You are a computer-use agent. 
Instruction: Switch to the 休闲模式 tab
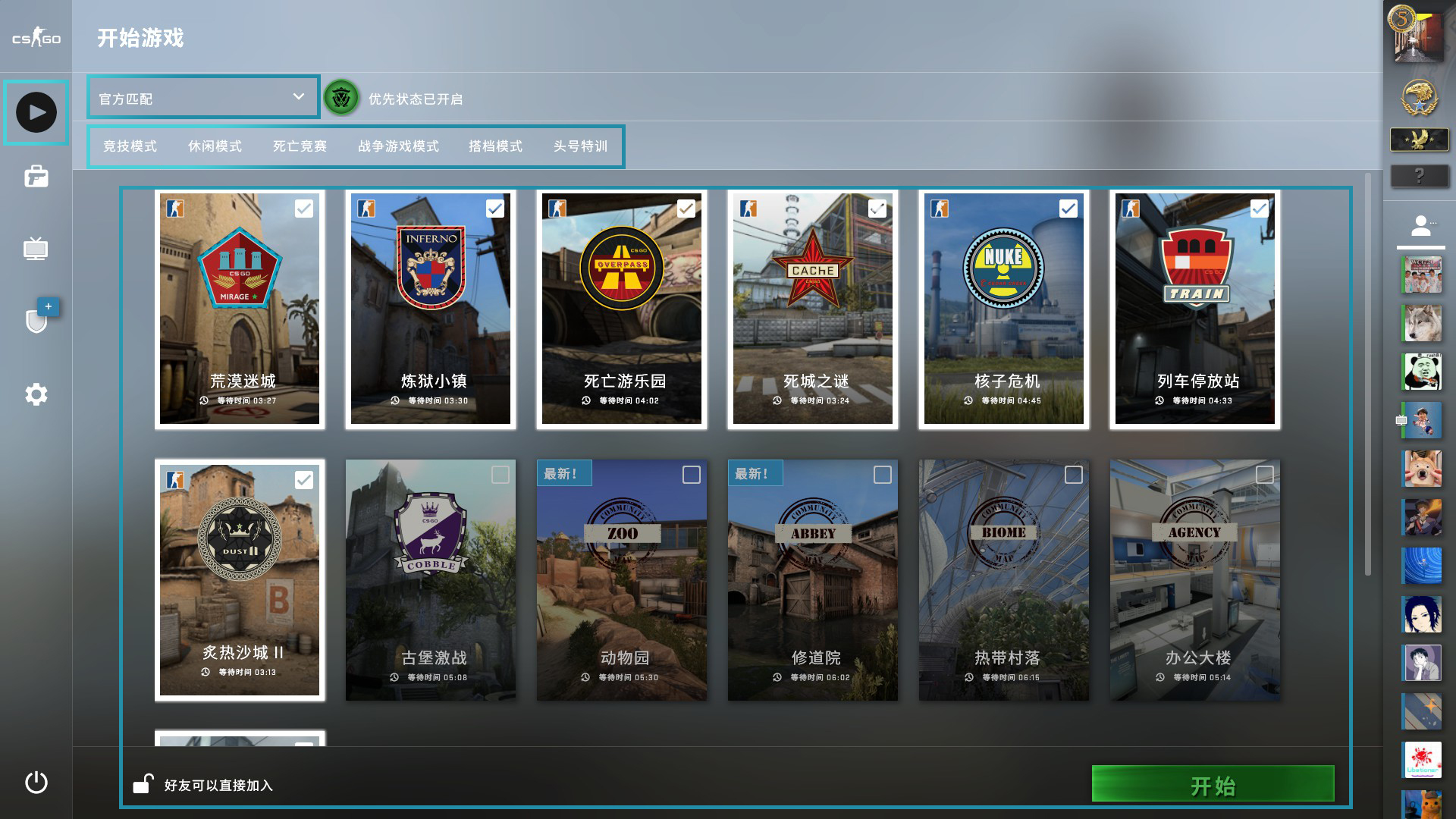pyautogui.click(x=215, y=146)
